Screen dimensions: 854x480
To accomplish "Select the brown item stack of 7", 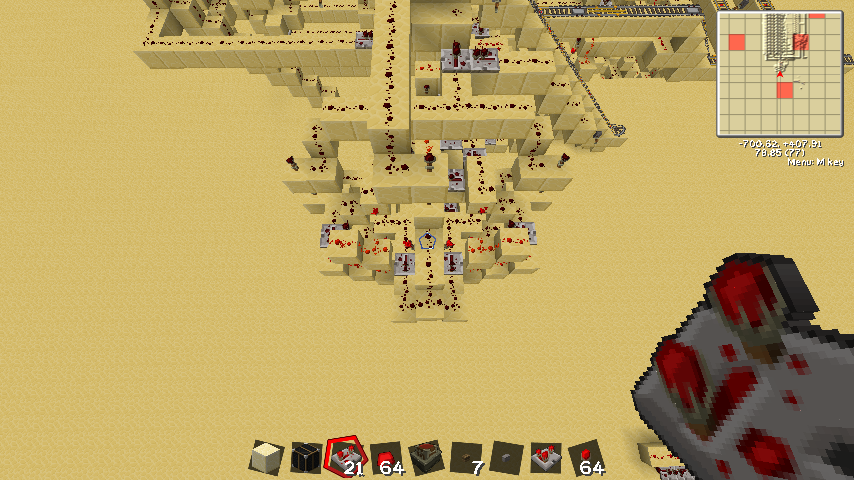I will 465,458.
